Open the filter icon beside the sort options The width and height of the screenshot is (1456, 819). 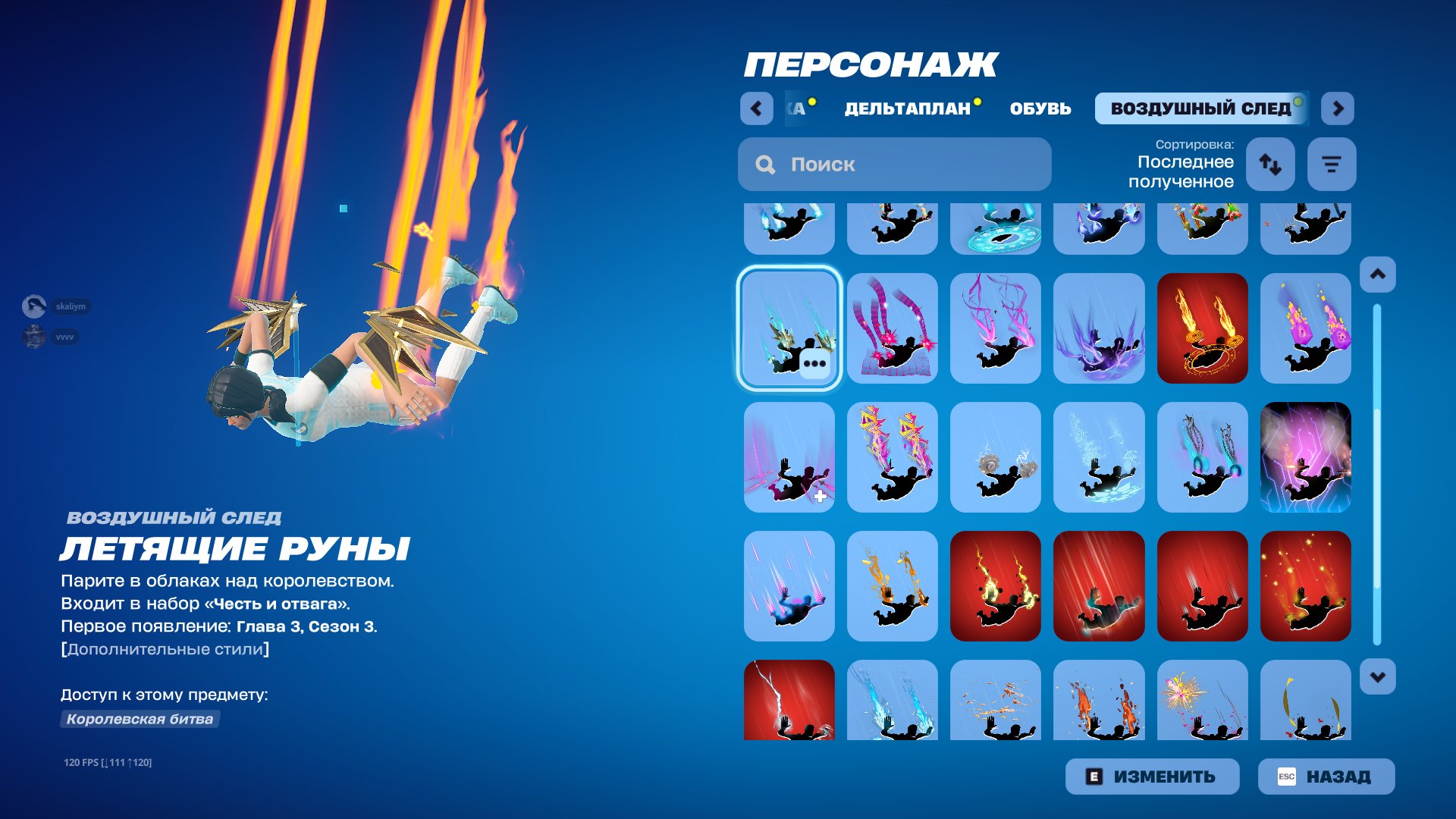tap(1332, 164)
